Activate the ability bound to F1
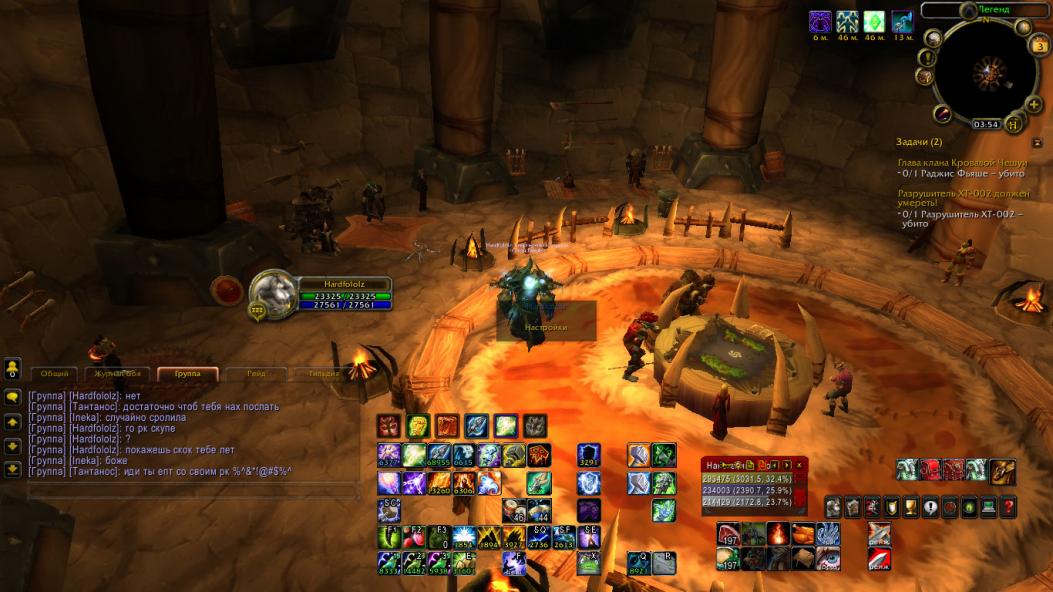The image size is (1053, 592). click(390, 537)
